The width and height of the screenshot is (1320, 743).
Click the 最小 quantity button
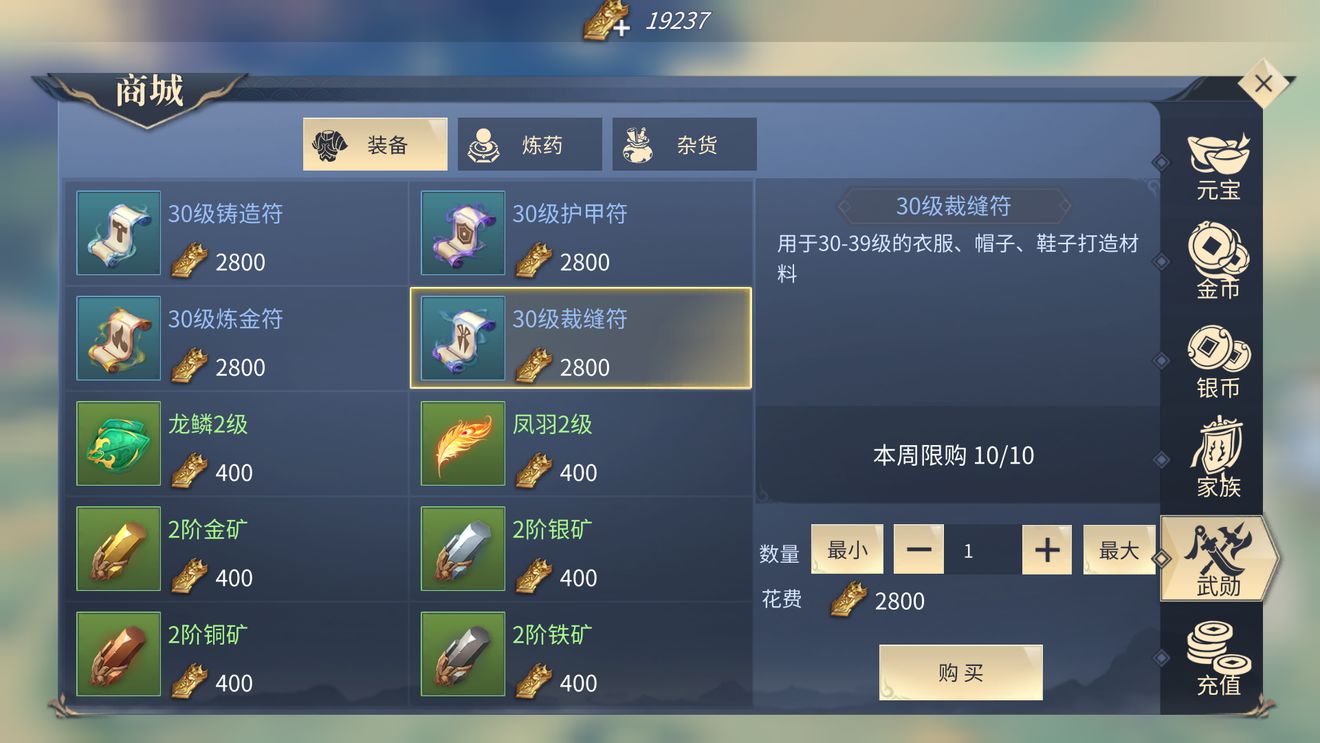(847, 549)
